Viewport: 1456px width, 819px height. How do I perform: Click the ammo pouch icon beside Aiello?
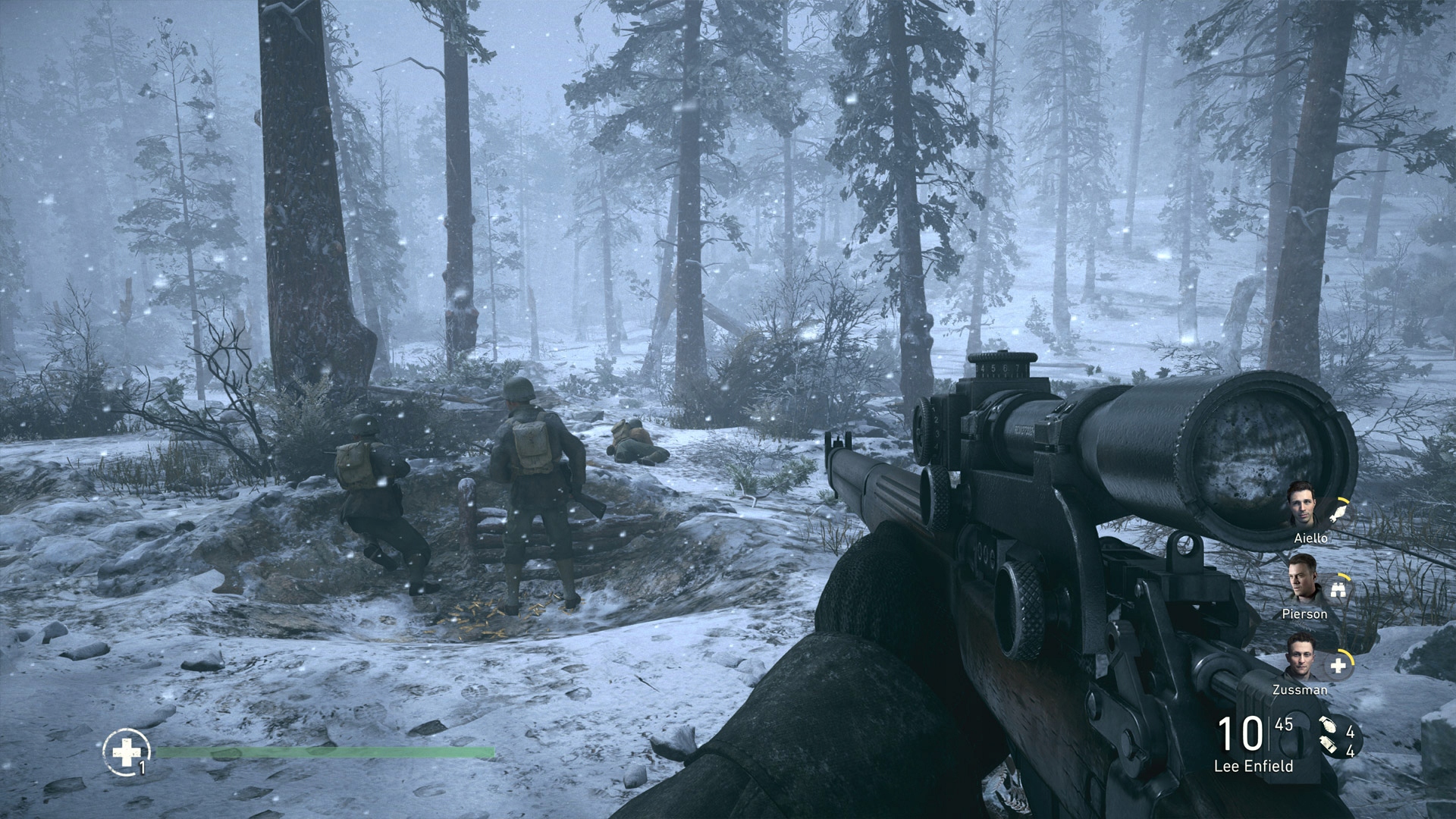(x=1338, y=513)
